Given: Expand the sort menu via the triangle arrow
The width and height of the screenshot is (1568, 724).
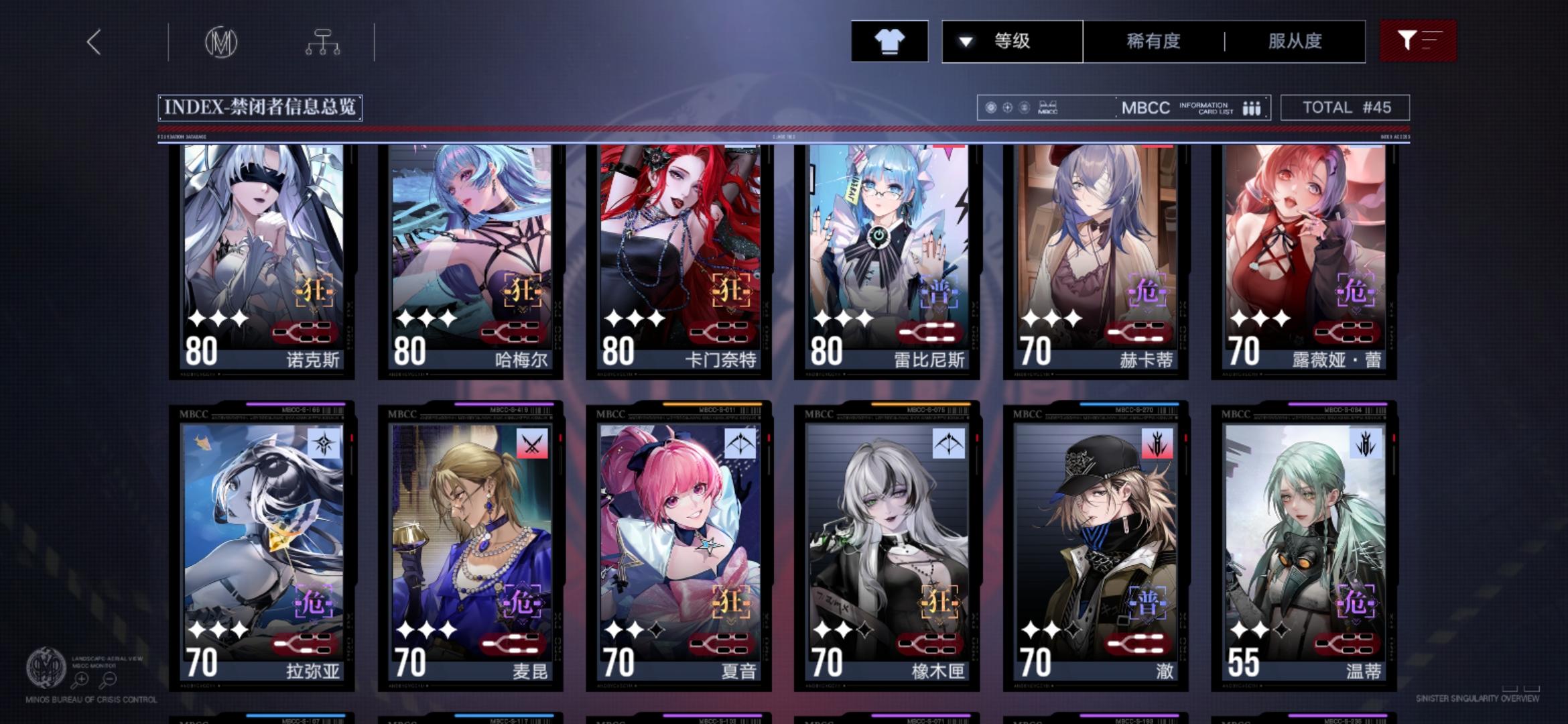Looking at the screenshot, I should 964,42.
